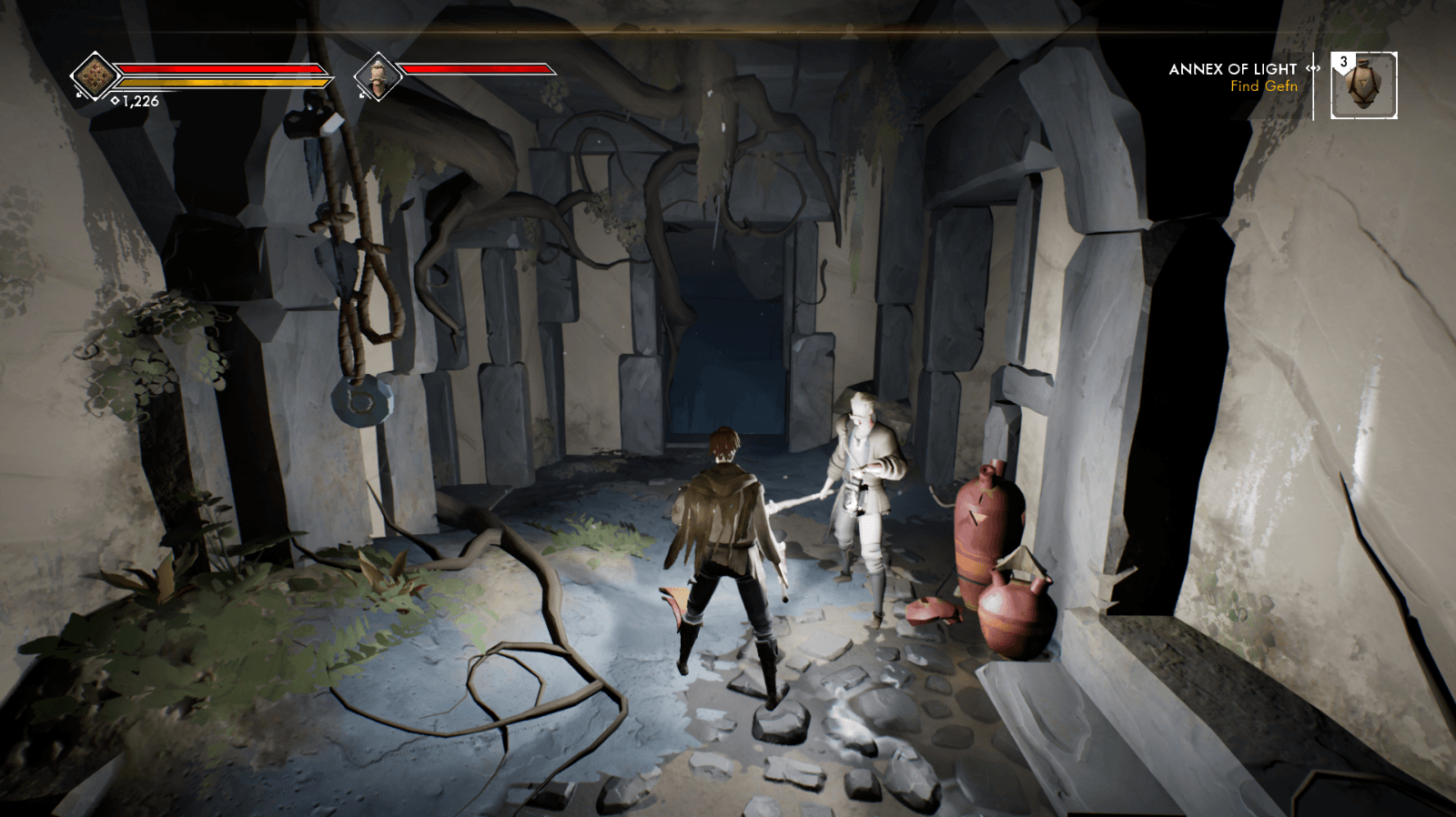
Task: Toggle the quest tracker header ANNEX OF LIGHT
Action: pos(1233,68)
